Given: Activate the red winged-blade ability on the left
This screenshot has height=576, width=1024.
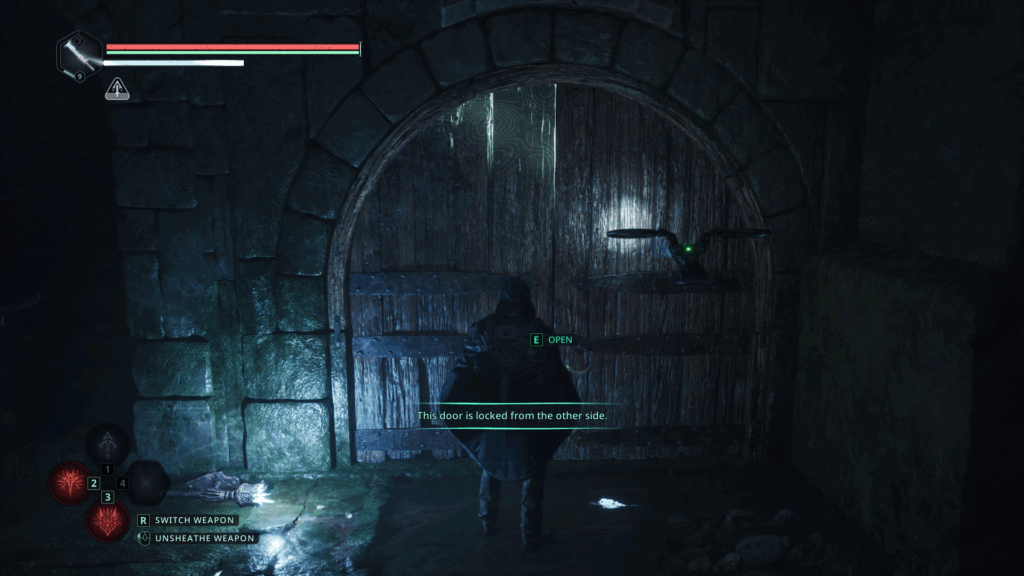Looking at the screenshot, I should pyautogui.click(x=70, y=484).
